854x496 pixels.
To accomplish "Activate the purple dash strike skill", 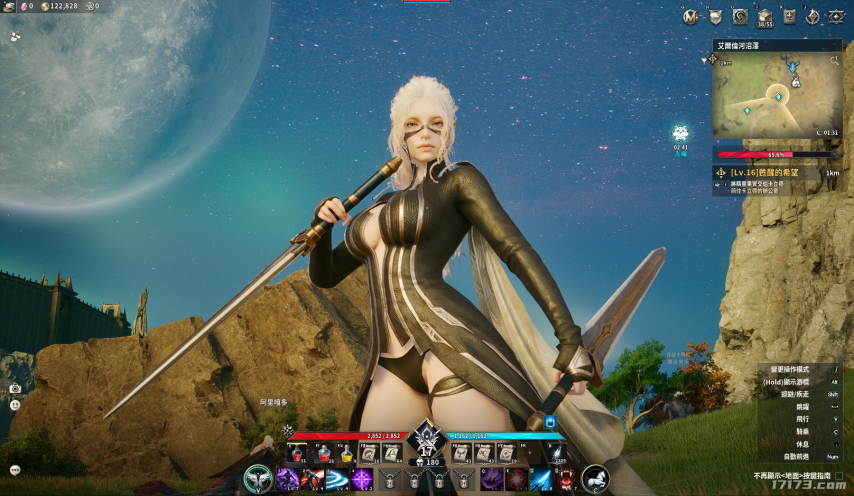I will [287, 480].
